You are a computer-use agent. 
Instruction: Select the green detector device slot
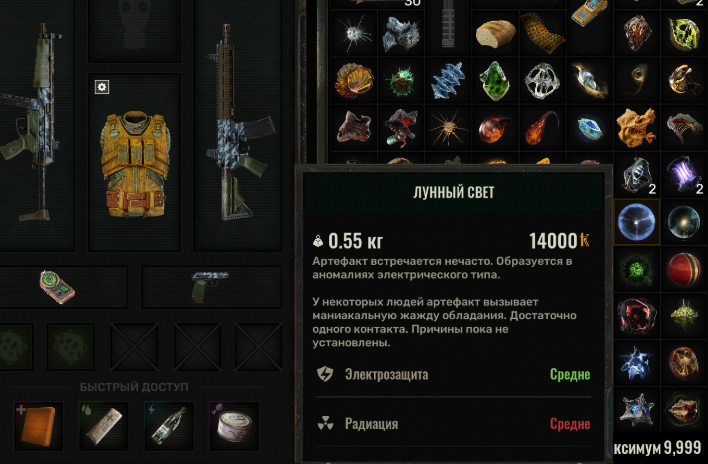(x=57, y=287)
